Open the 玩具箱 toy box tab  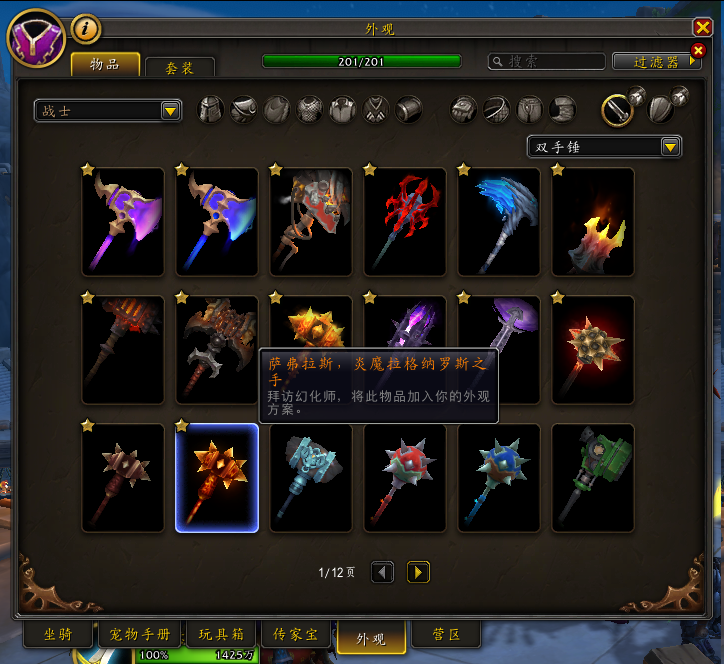pyautogui.click(x=219, y=634)
